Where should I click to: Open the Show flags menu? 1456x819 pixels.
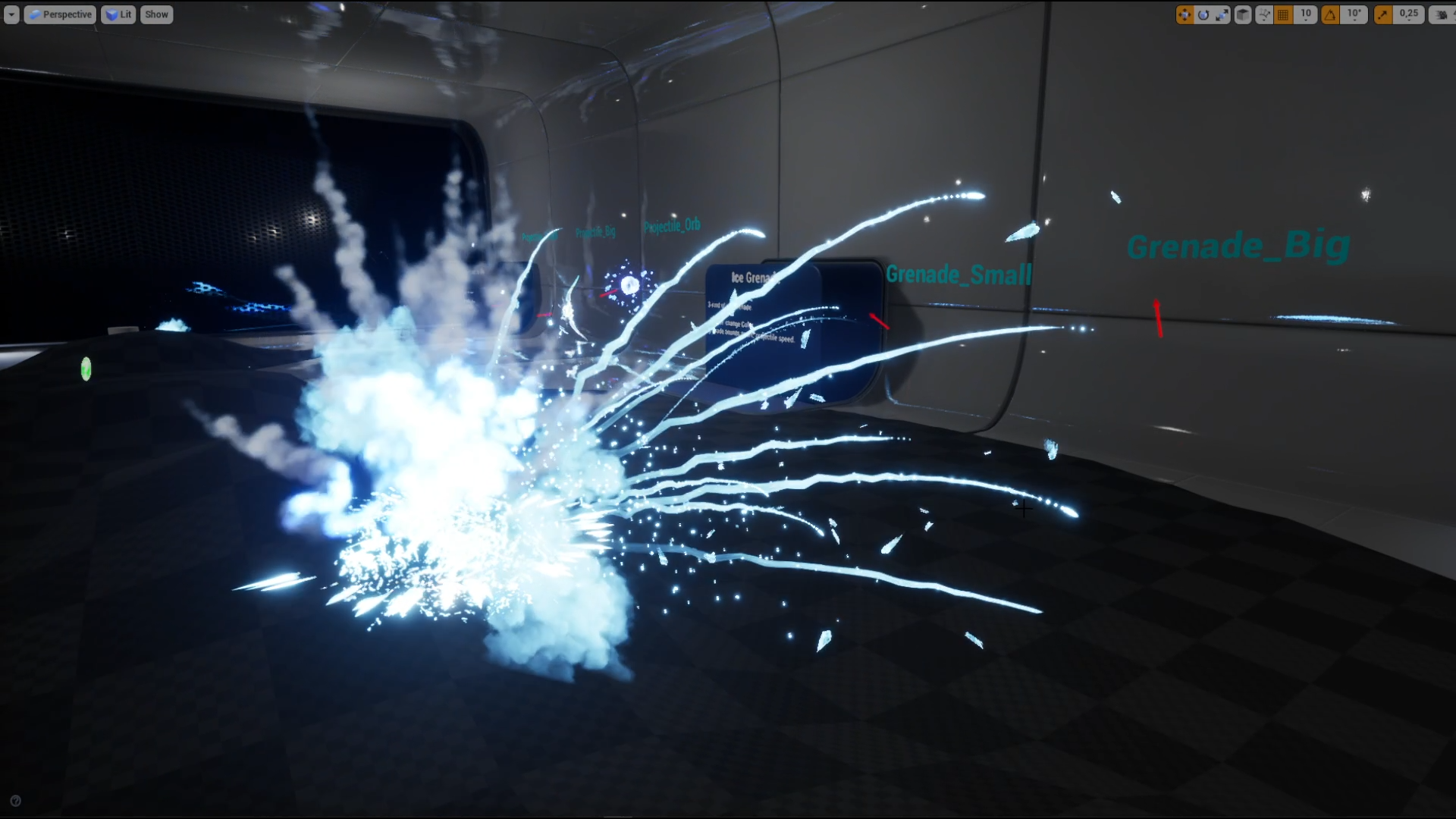[156, 14]
